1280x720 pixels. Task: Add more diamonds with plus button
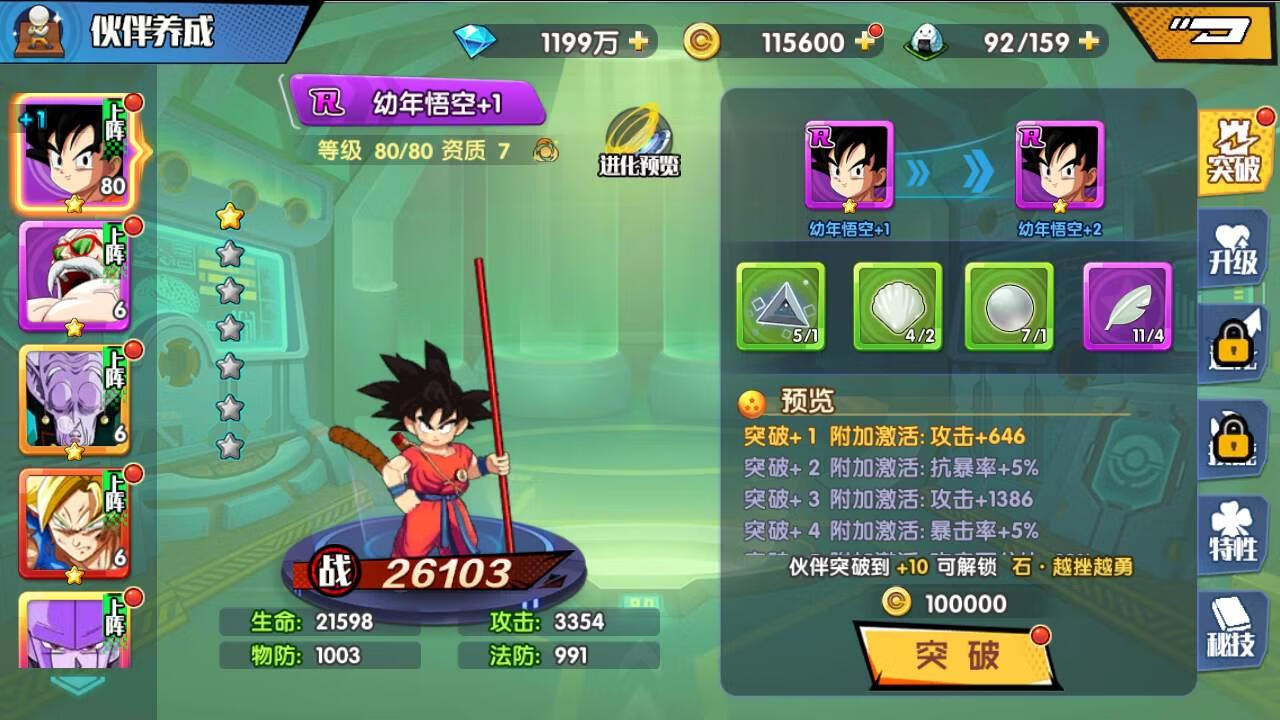pyautogui.click(x=638, y=42)
